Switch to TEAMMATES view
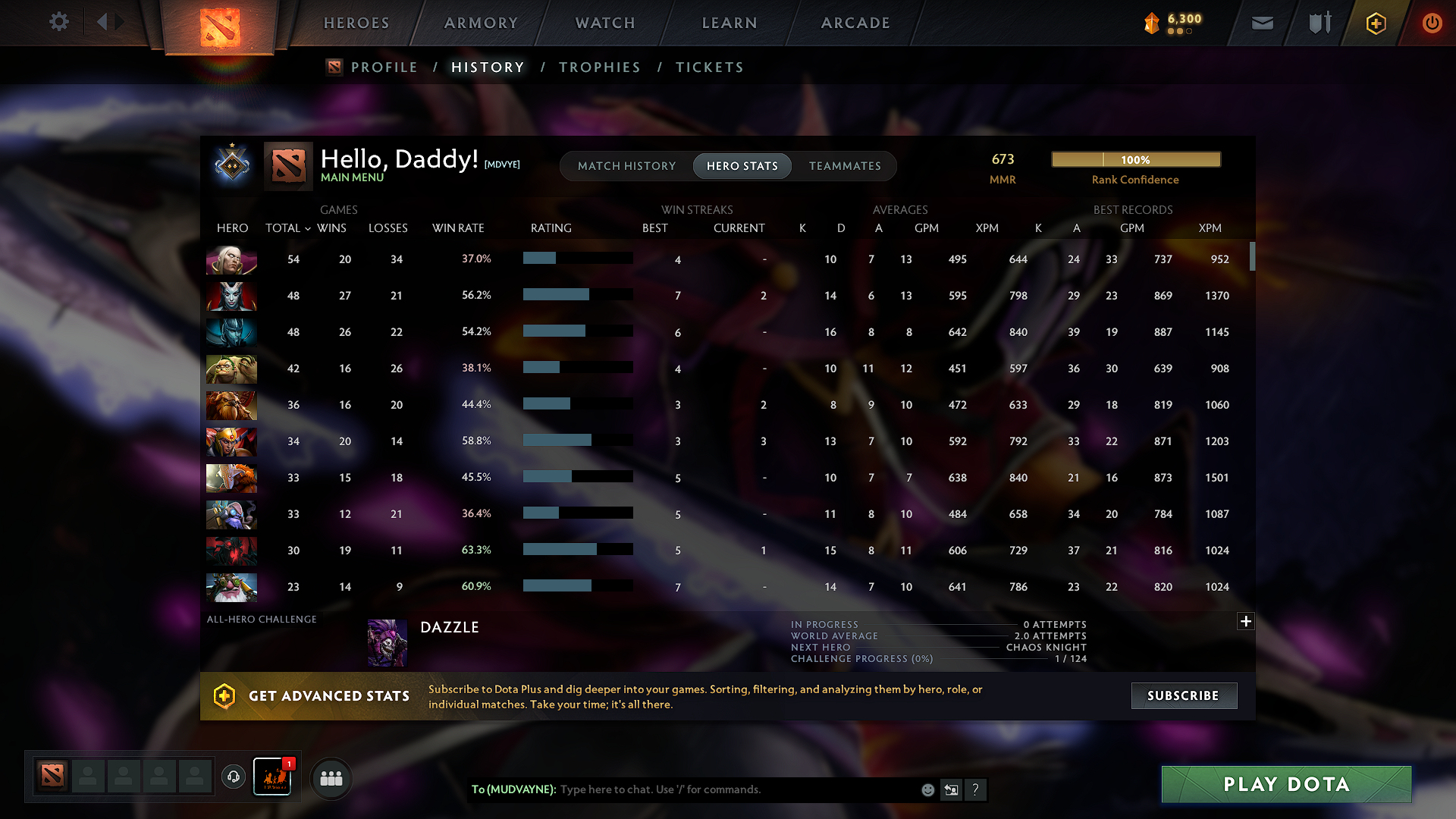Viewport: 1456px width, 819px height. (845, 166)
